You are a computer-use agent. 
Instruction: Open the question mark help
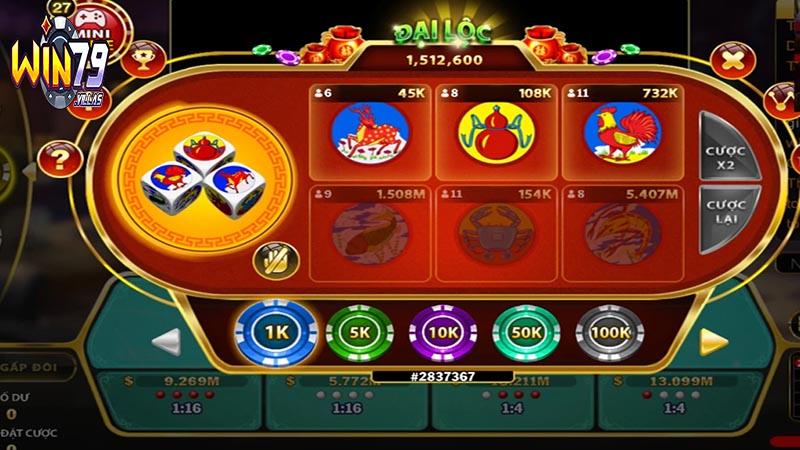[60, 157]
